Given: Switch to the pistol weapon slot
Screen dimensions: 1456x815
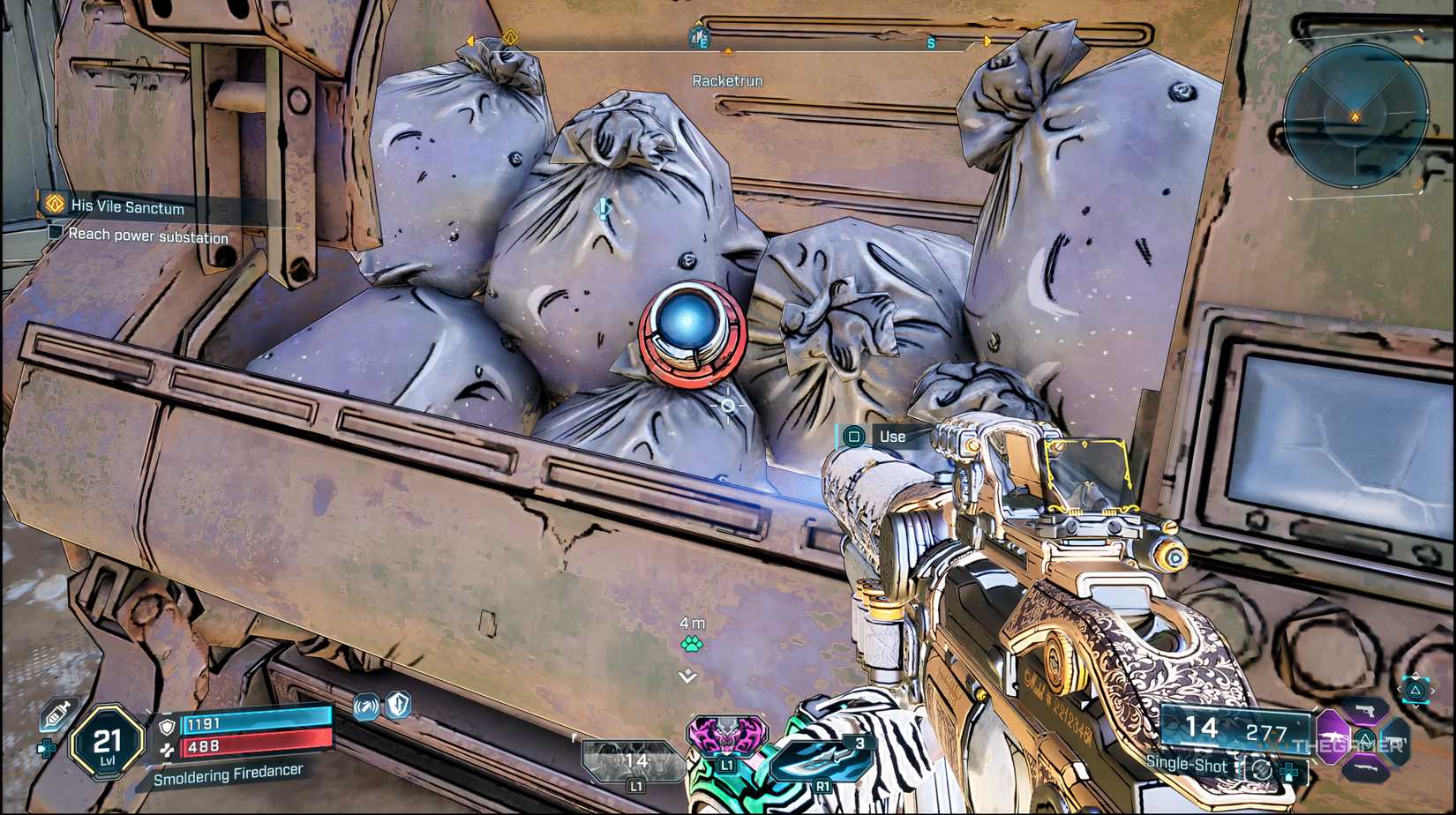Looking at the screenshot, I should tap(1365, 710).
